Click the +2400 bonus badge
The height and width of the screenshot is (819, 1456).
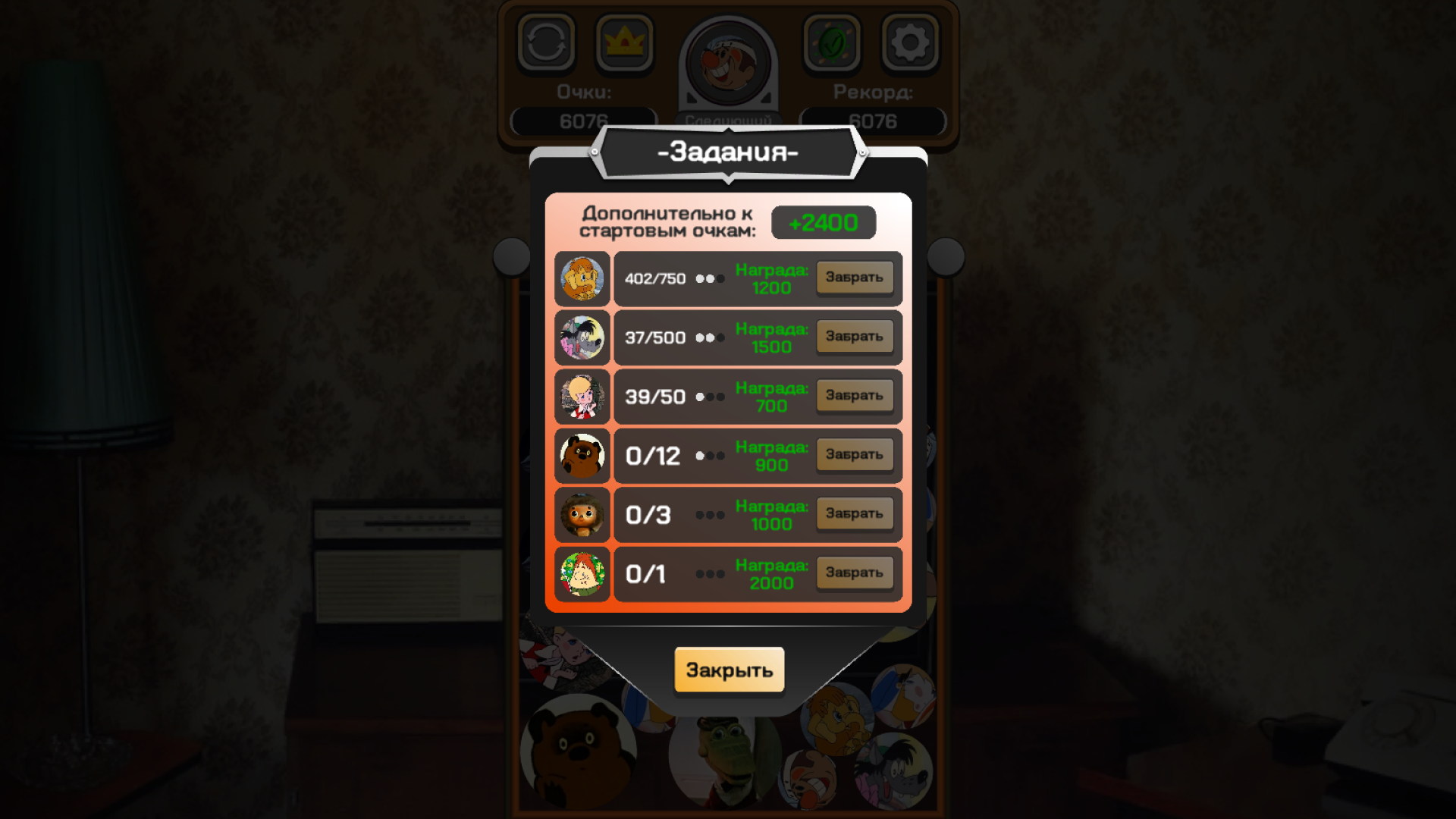[x=824, y=222]
